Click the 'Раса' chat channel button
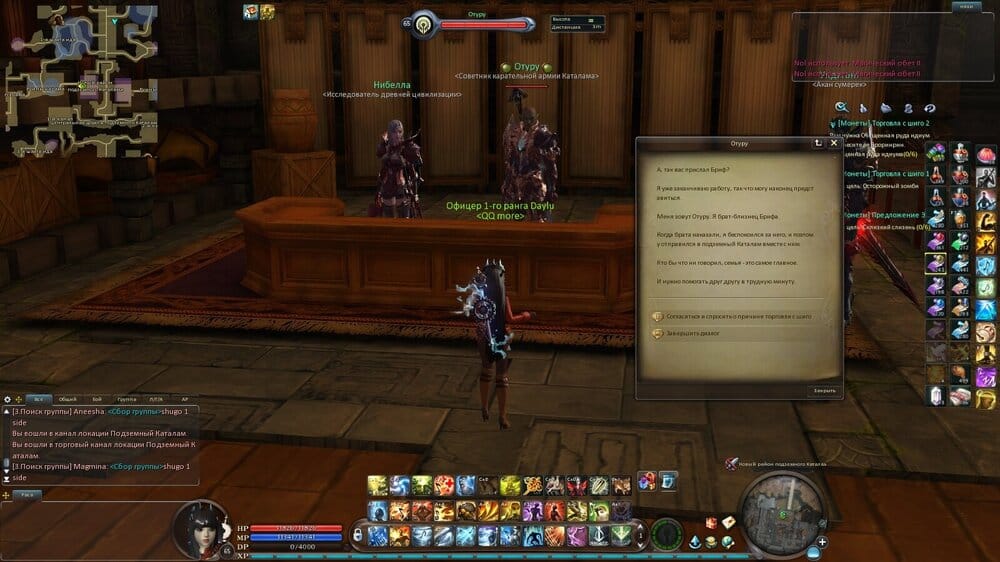The width and height of the screenshot is (1000, 562). point(29,494)
